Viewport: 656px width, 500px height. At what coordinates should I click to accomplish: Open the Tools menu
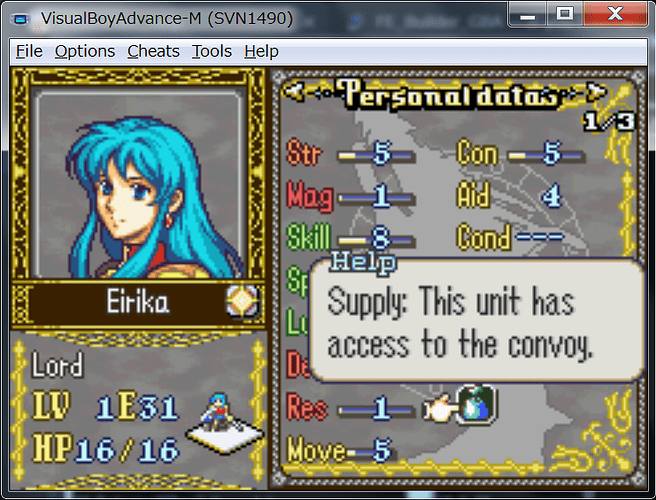click(211, 51)
